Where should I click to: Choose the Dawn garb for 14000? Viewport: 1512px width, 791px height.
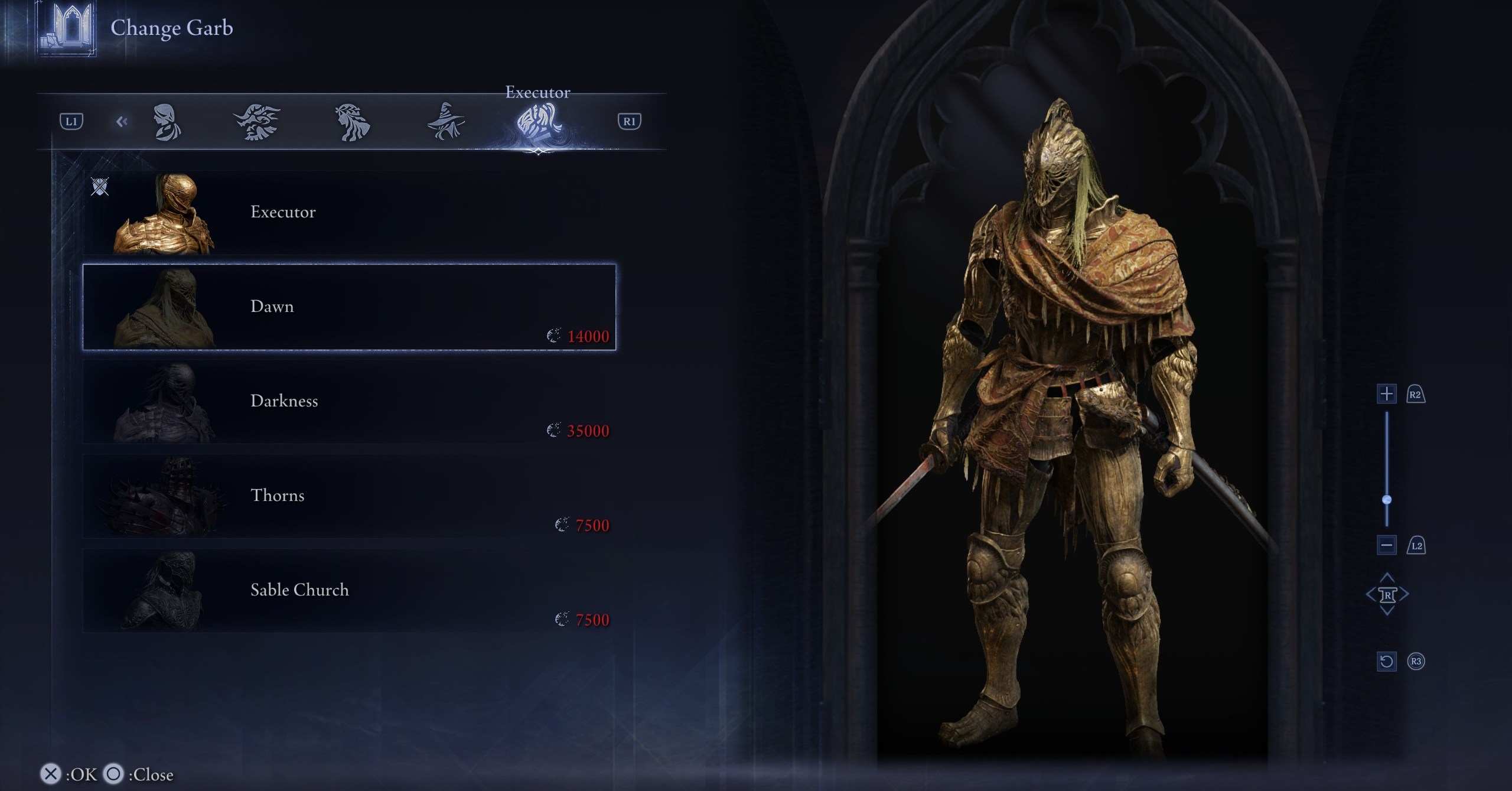348,307
